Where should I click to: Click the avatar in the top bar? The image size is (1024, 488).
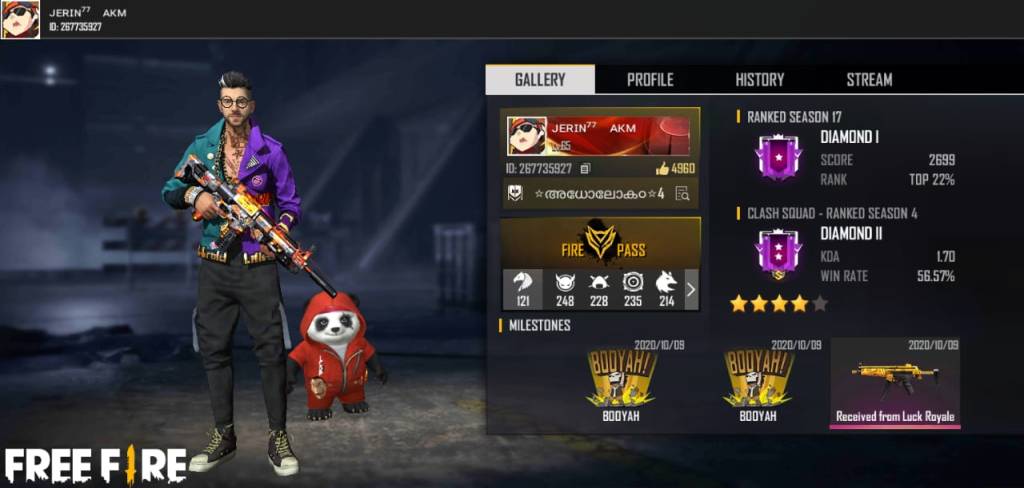[x=20, y=19]
